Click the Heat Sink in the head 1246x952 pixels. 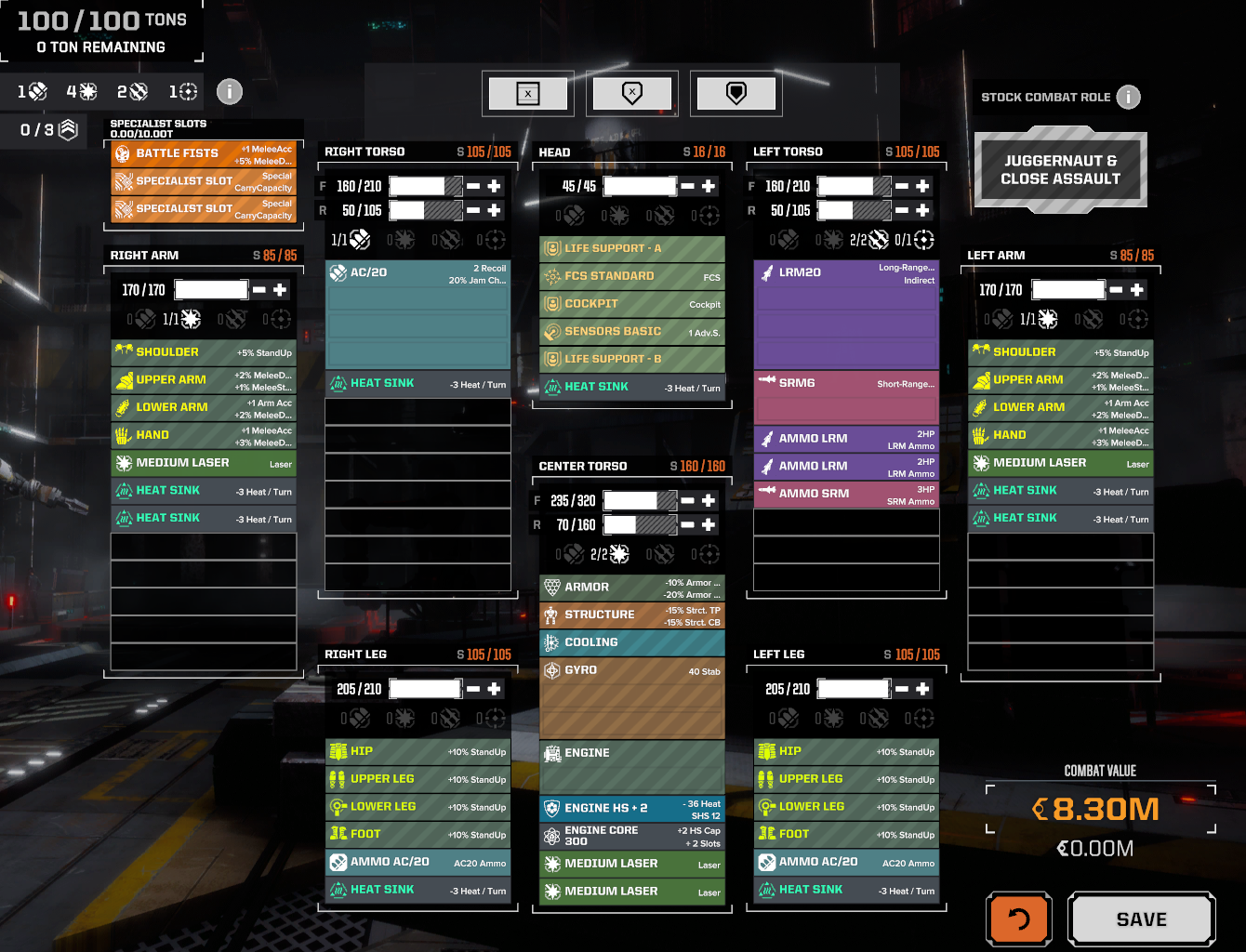[631, 387]
